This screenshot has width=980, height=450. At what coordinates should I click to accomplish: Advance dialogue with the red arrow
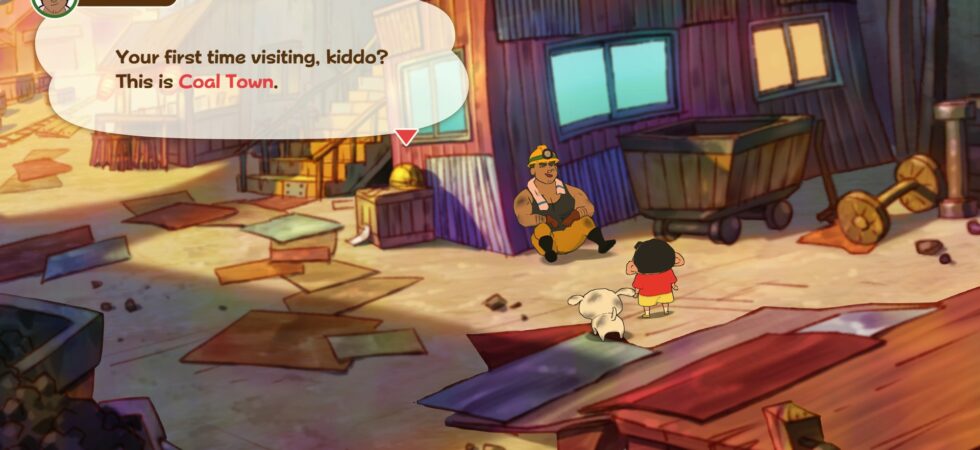[405, 137]
